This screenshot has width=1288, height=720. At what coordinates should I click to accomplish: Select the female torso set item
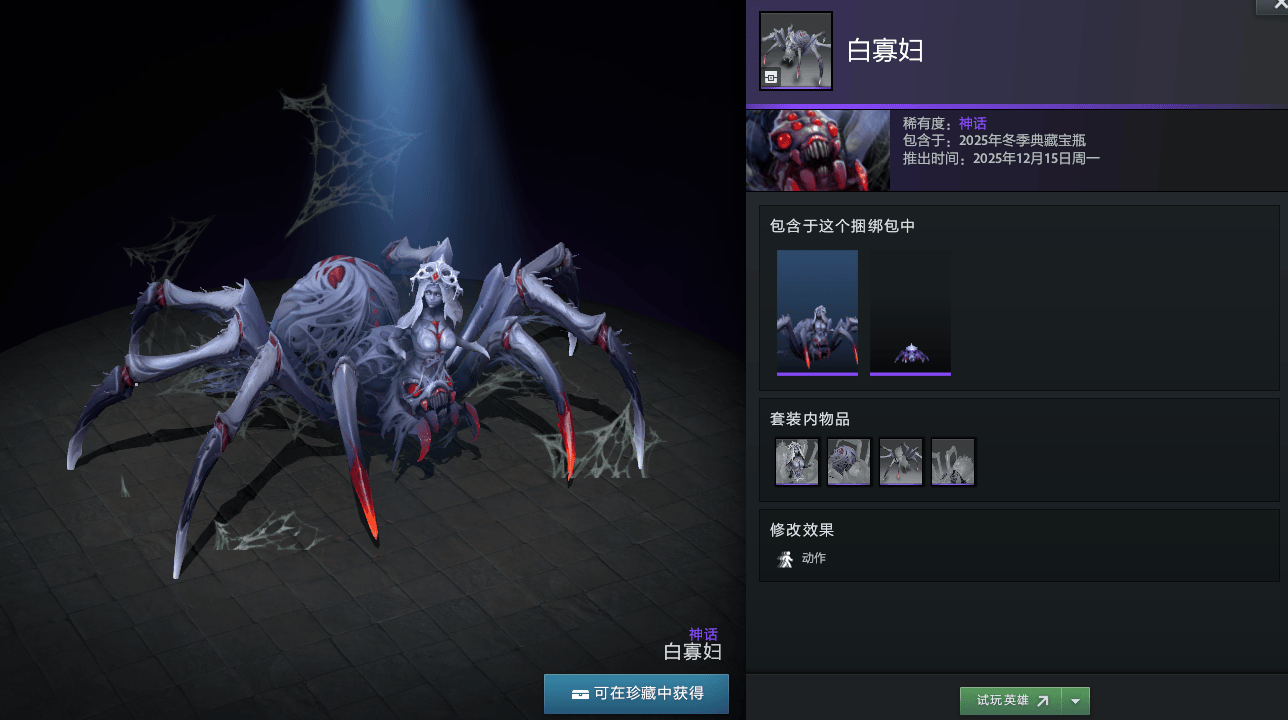797,462
